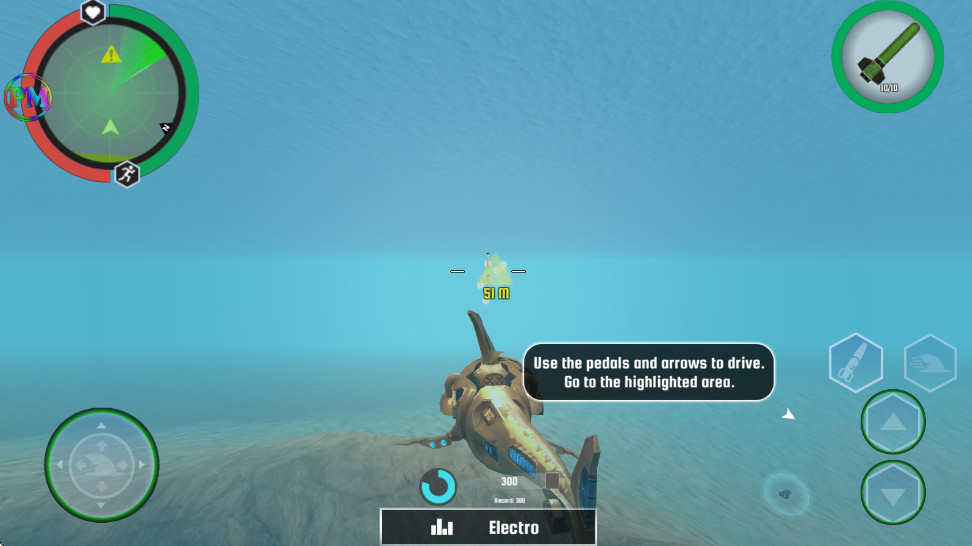
Task: Tap the small square stop button
Action: 552,481
